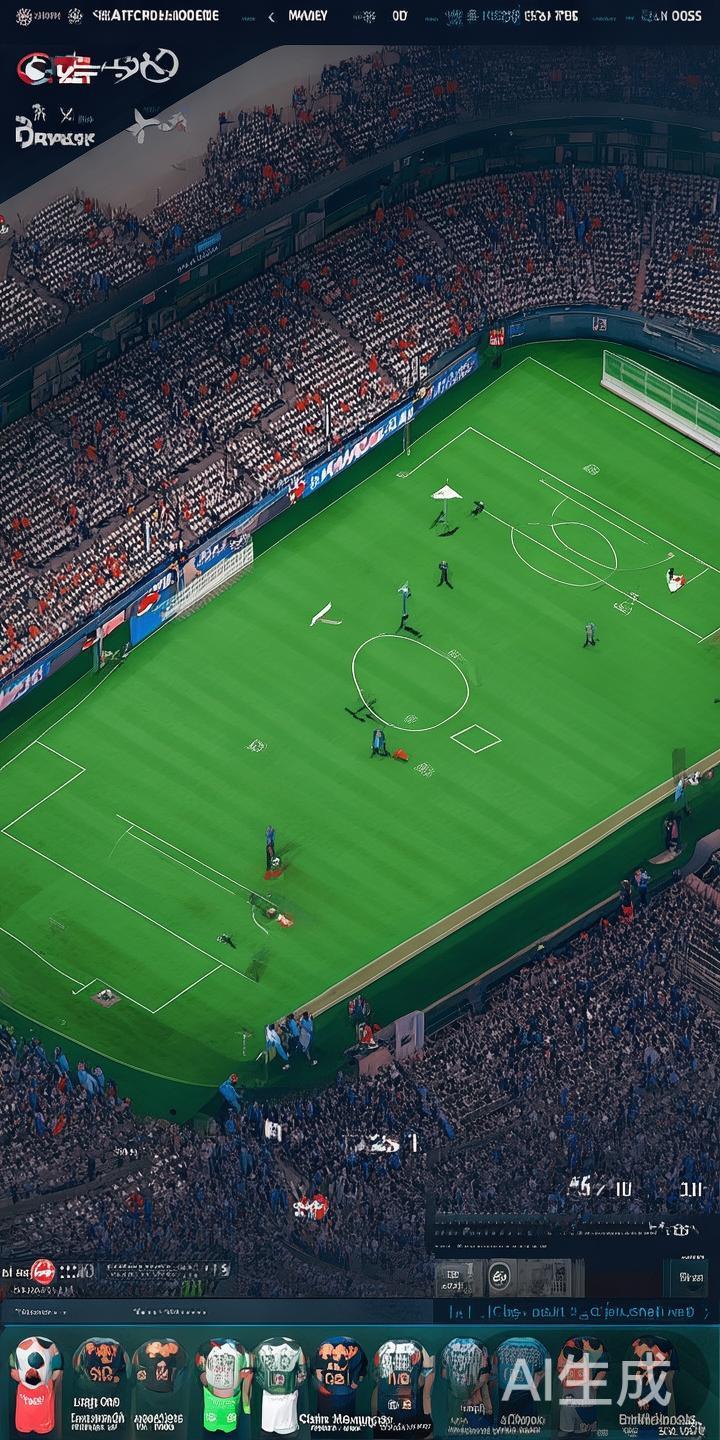The width and height of the screenshot is (720, 1440).
Task: Click the back chevron in the top bar
Action: 271,16
